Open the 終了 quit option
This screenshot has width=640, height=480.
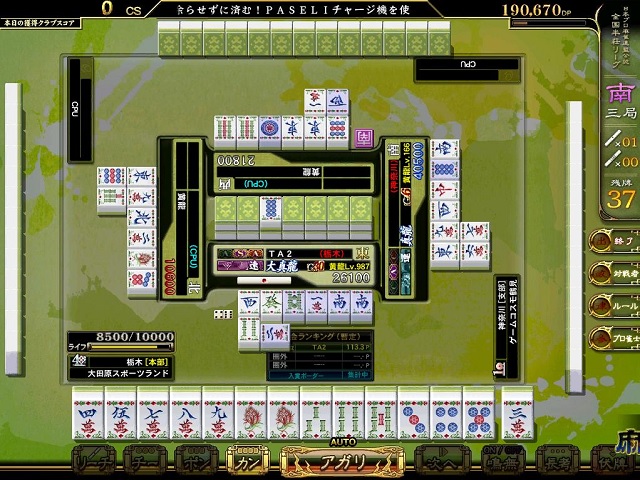[610, 240]
